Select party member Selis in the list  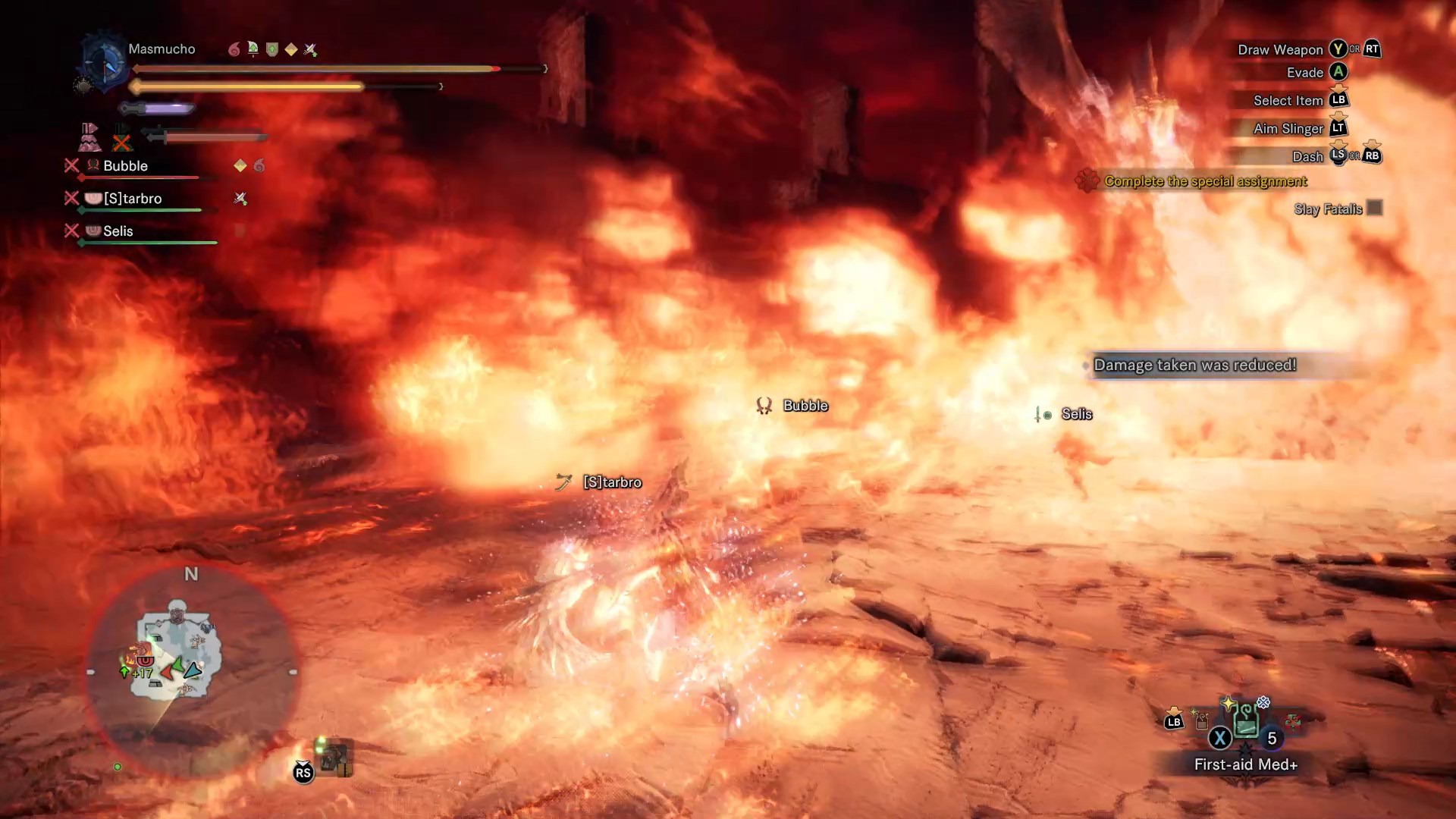coord(118,231)
